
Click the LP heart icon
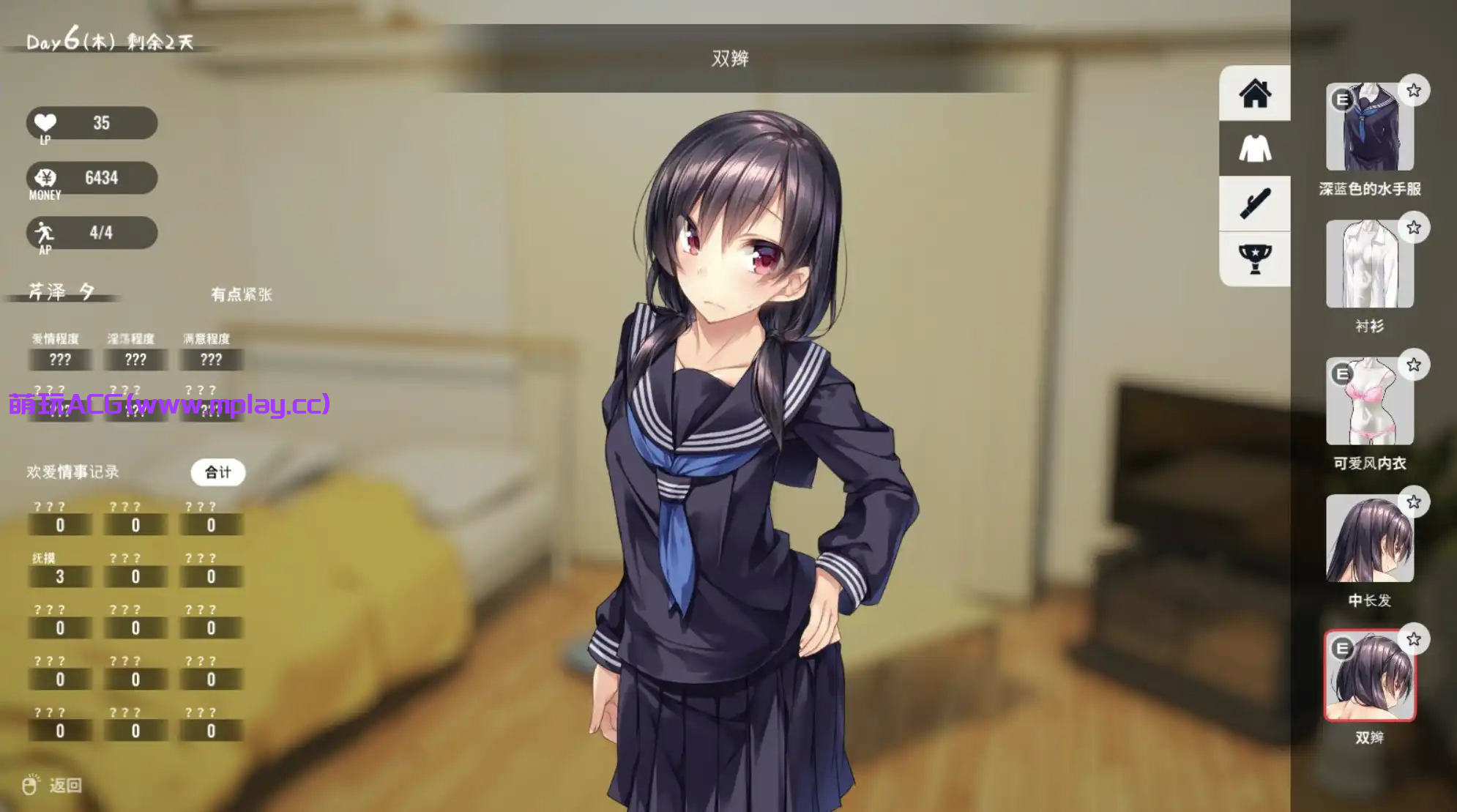pos(45,122)
